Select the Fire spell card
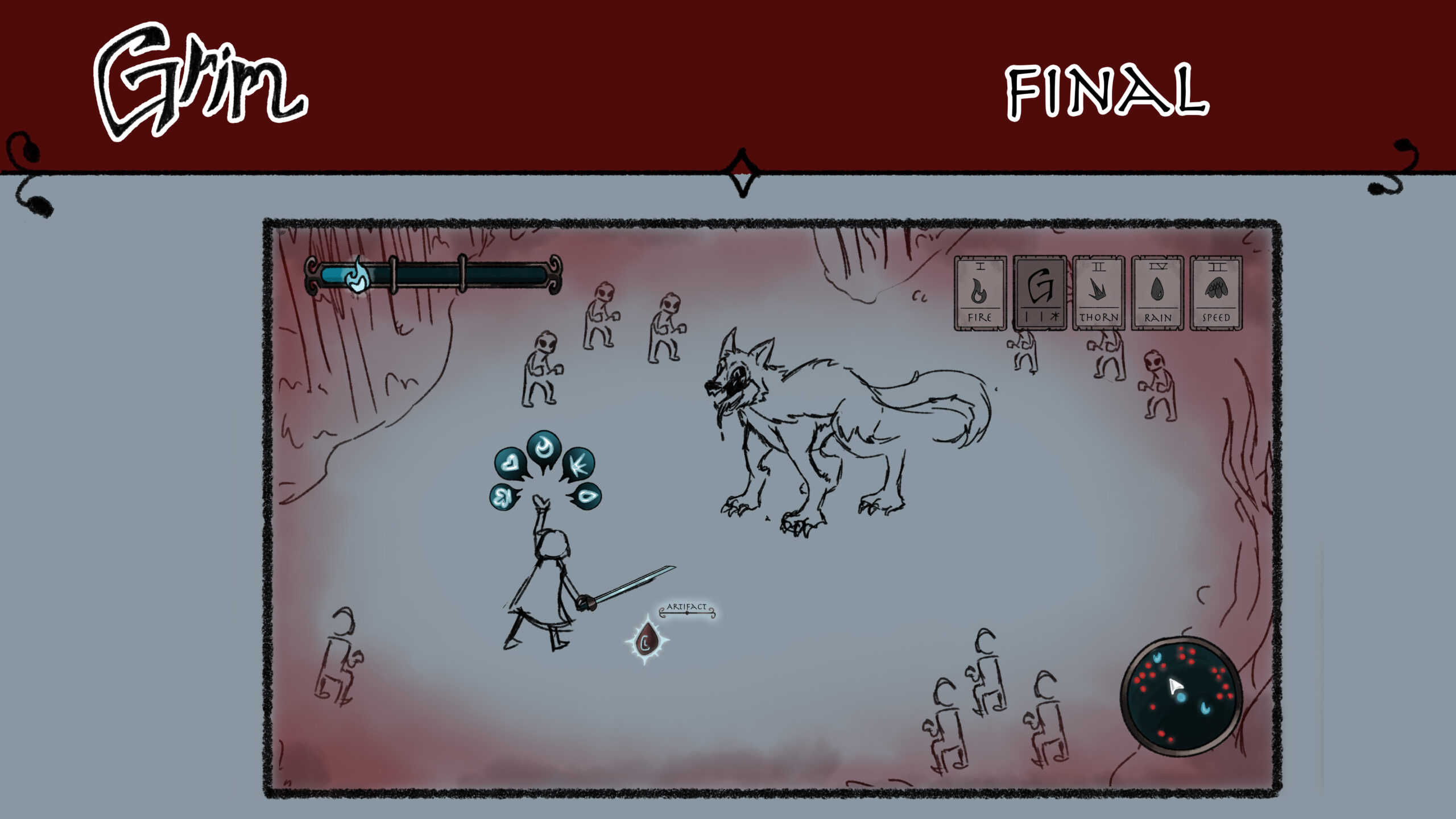The width and height of the screenshot is (1456, 819). (979, 293)
